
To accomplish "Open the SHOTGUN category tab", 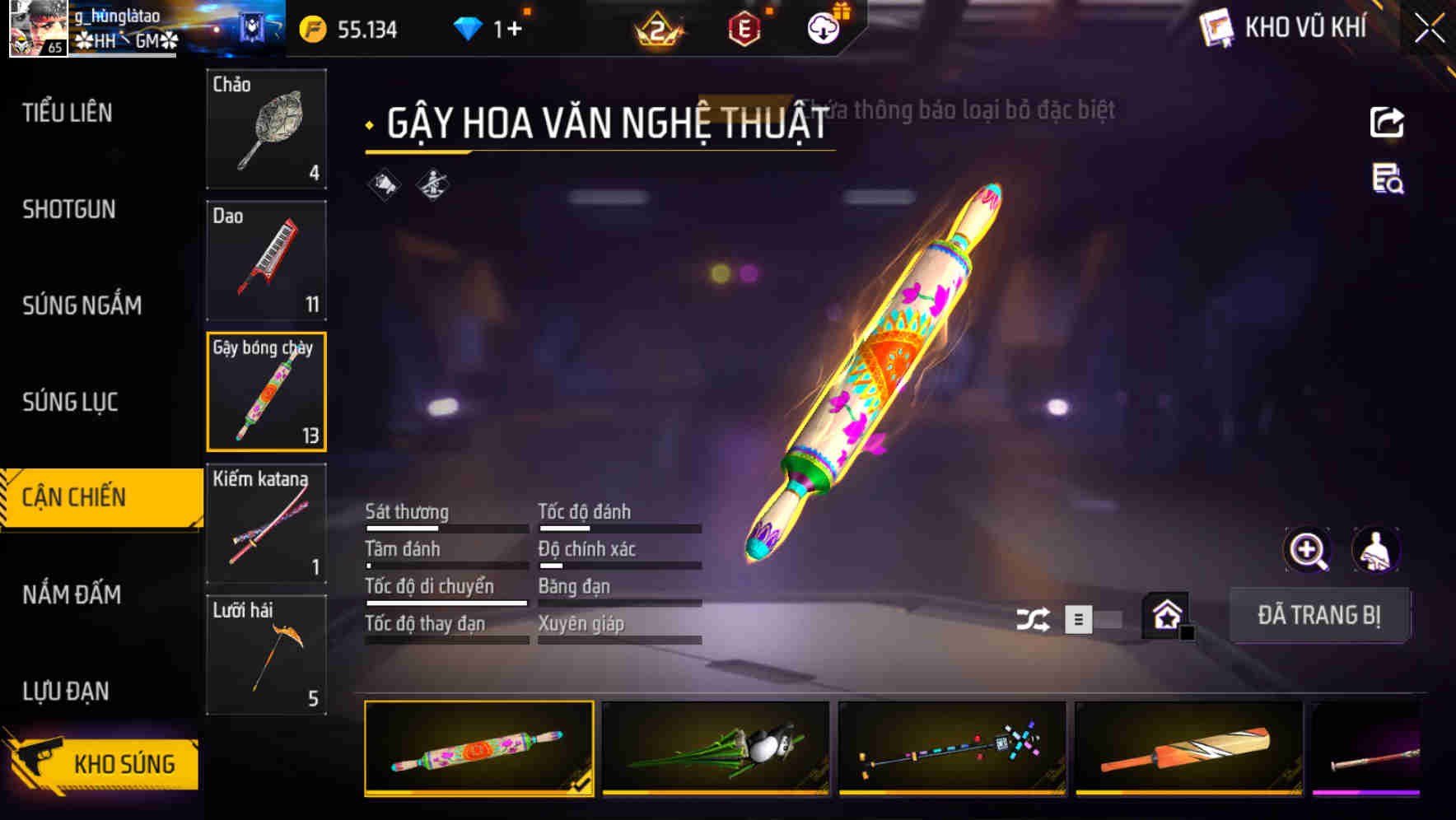I will click(x=68, y=210).
